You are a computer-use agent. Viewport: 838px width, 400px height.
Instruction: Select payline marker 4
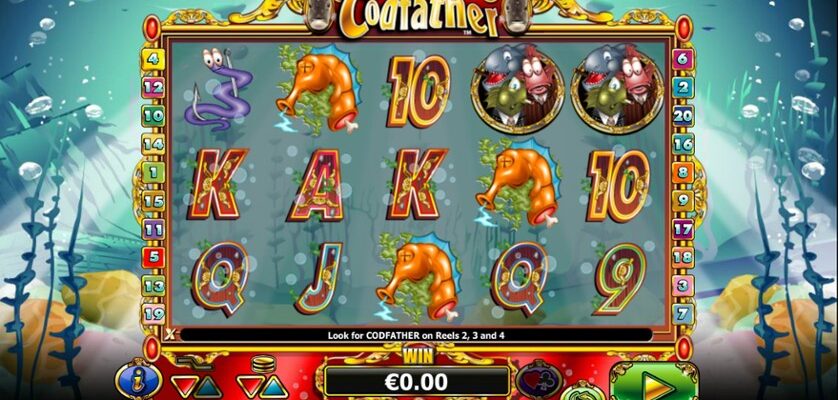point(154,58)
